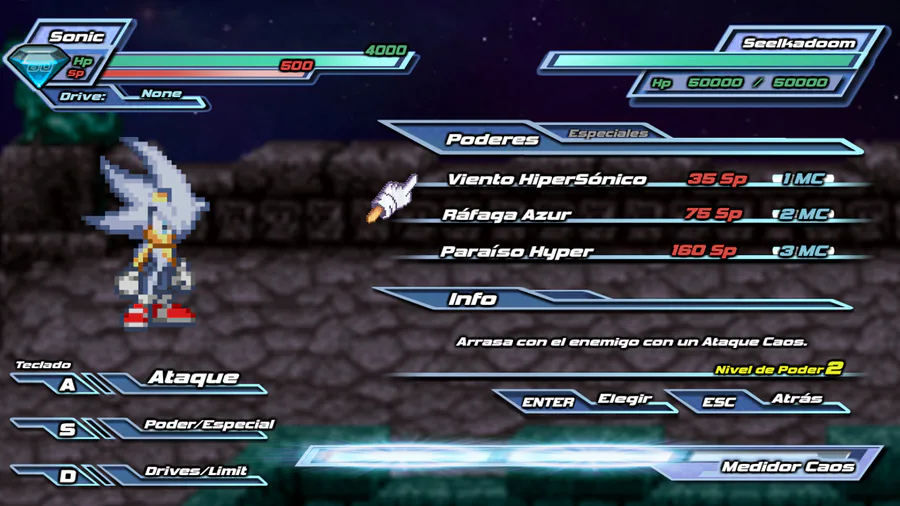Switch to the Especiales tab
This screenshot has height=506, width=900.
click(x=608, y=133)
